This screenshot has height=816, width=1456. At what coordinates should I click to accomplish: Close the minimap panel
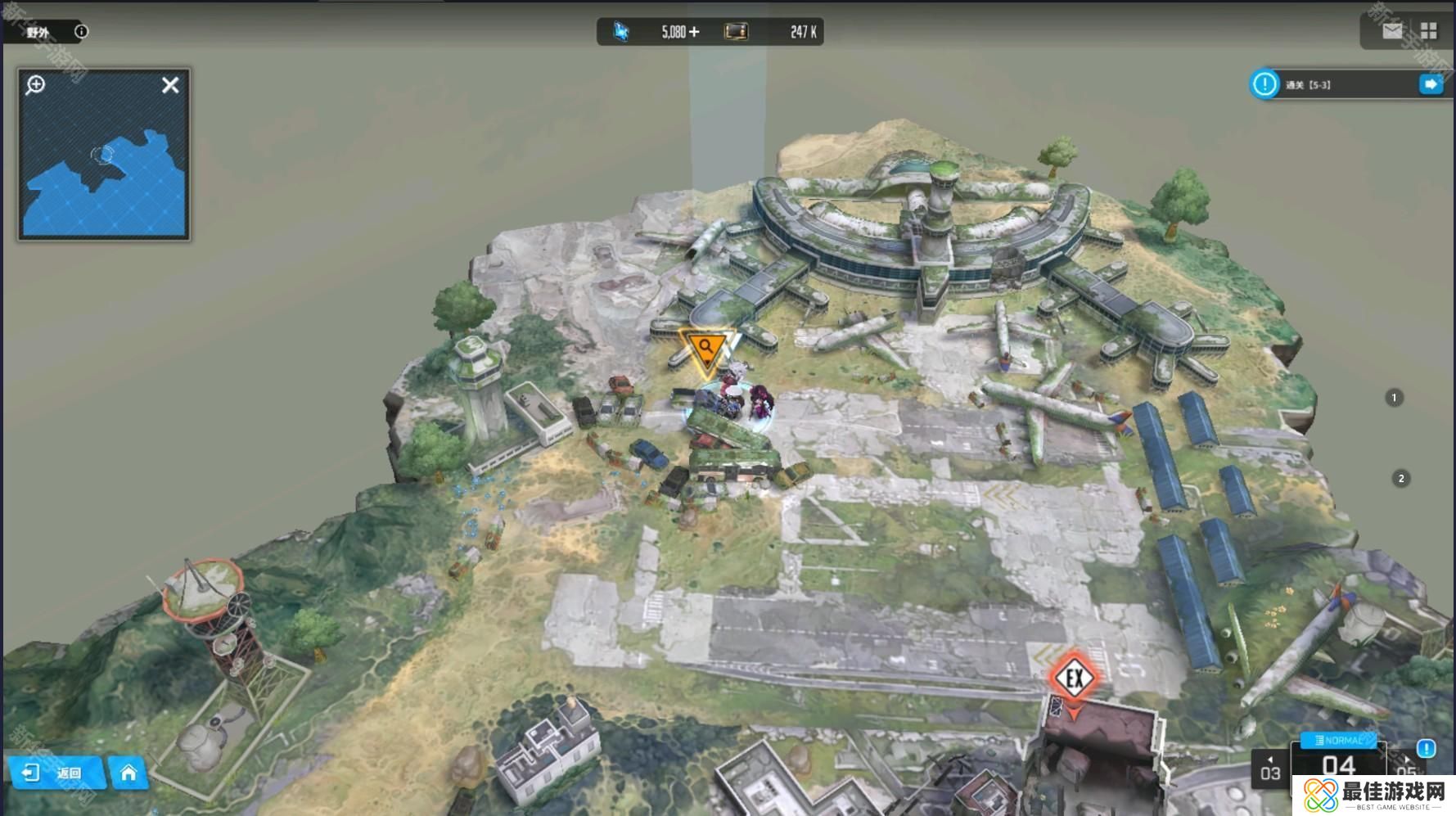(x=170, y=85)
